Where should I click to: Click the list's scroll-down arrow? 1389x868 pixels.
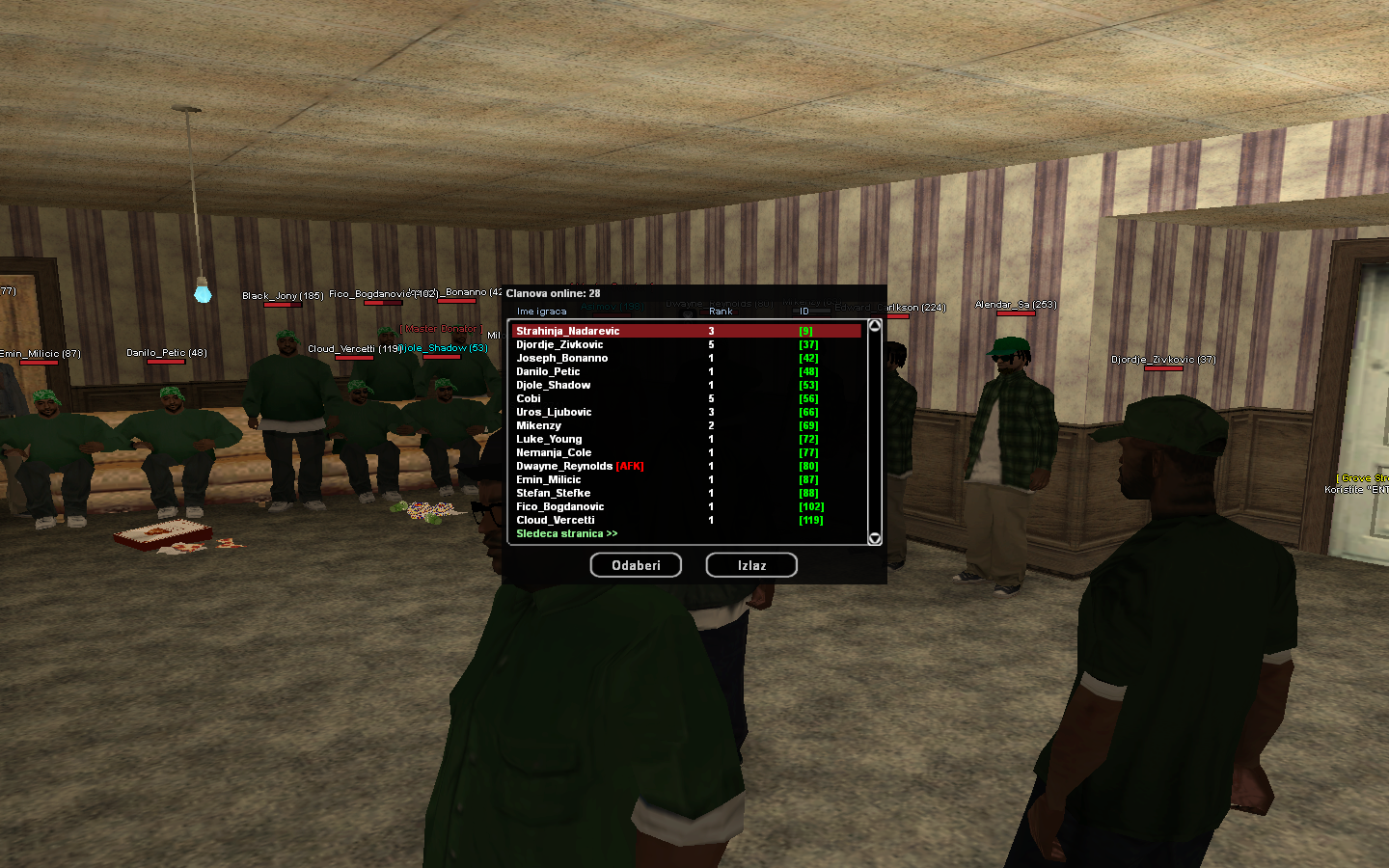tap(875, 538)
